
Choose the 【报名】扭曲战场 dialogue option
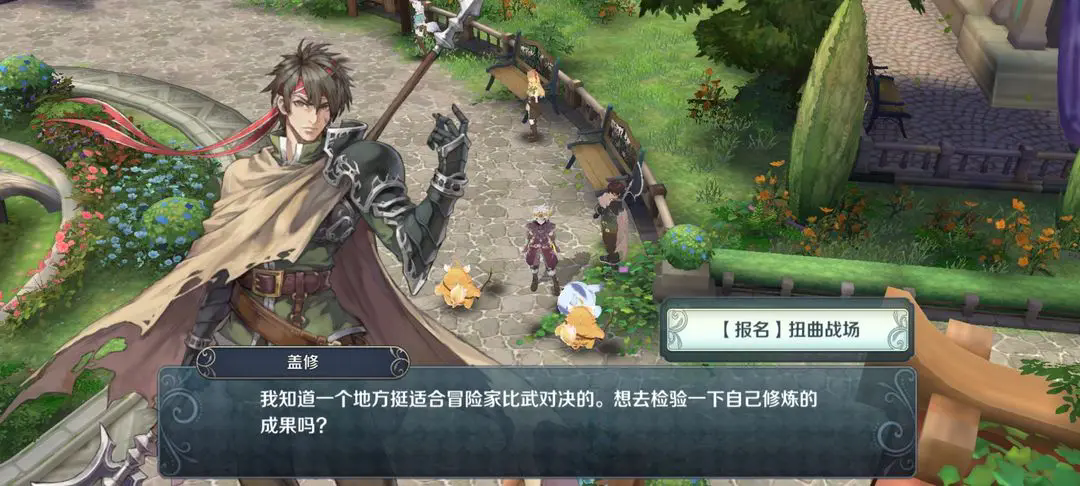787,329
